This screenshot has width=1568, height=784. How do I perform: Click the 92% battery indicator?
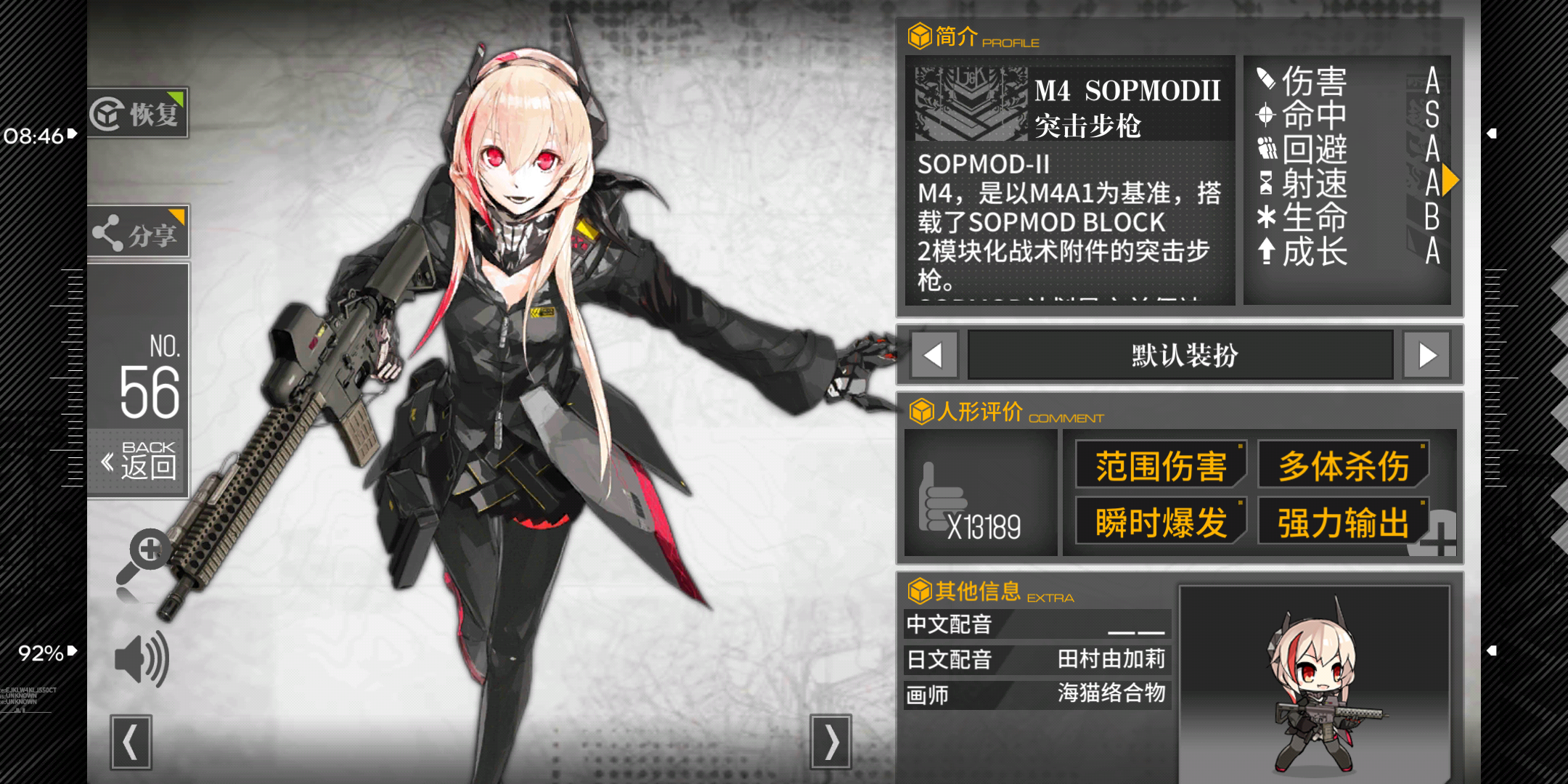point(40,654)
